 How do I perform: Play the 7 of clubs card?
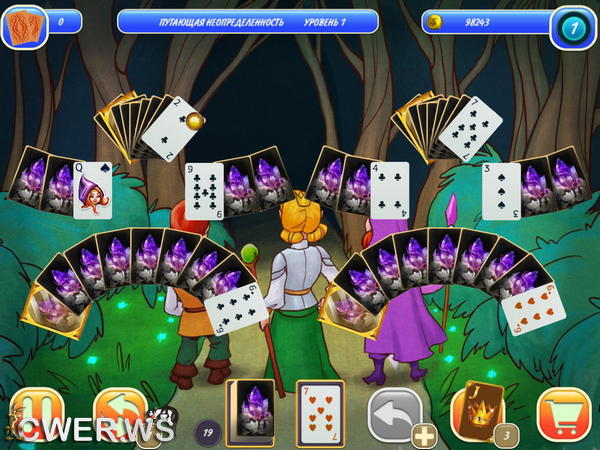463,129
